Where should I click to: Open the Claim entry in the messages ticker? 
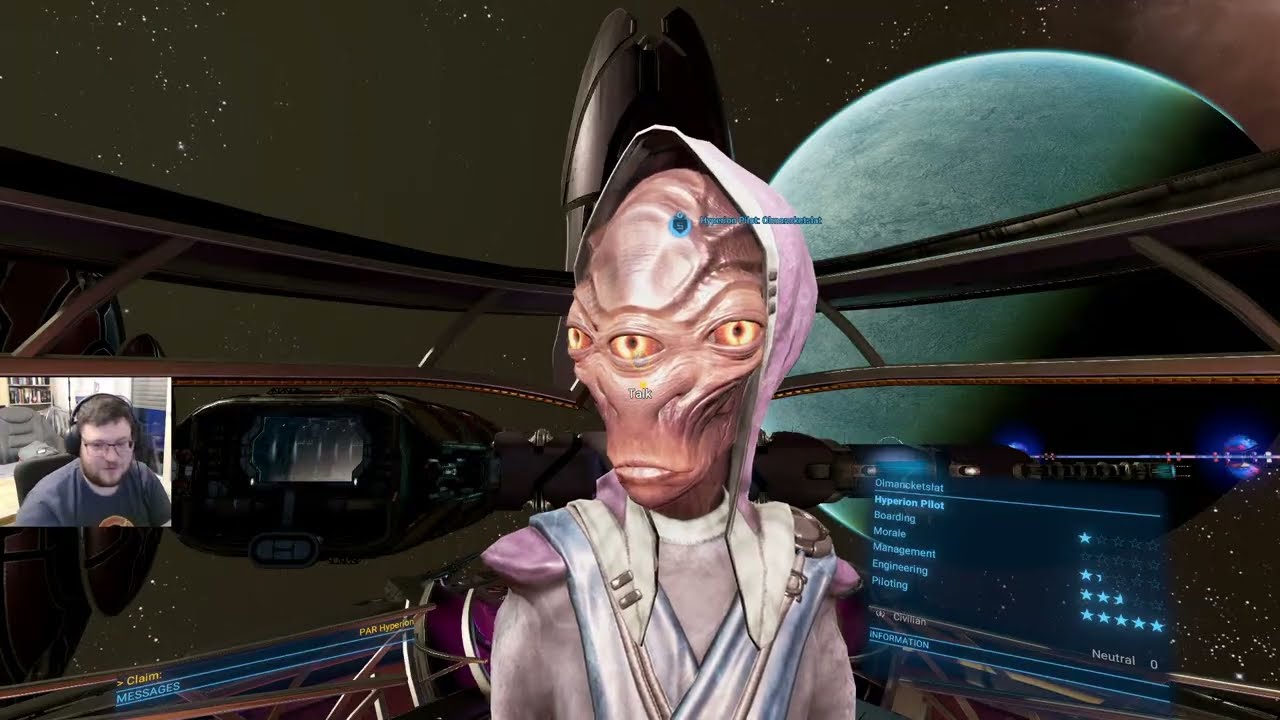[x=144, y=678]
